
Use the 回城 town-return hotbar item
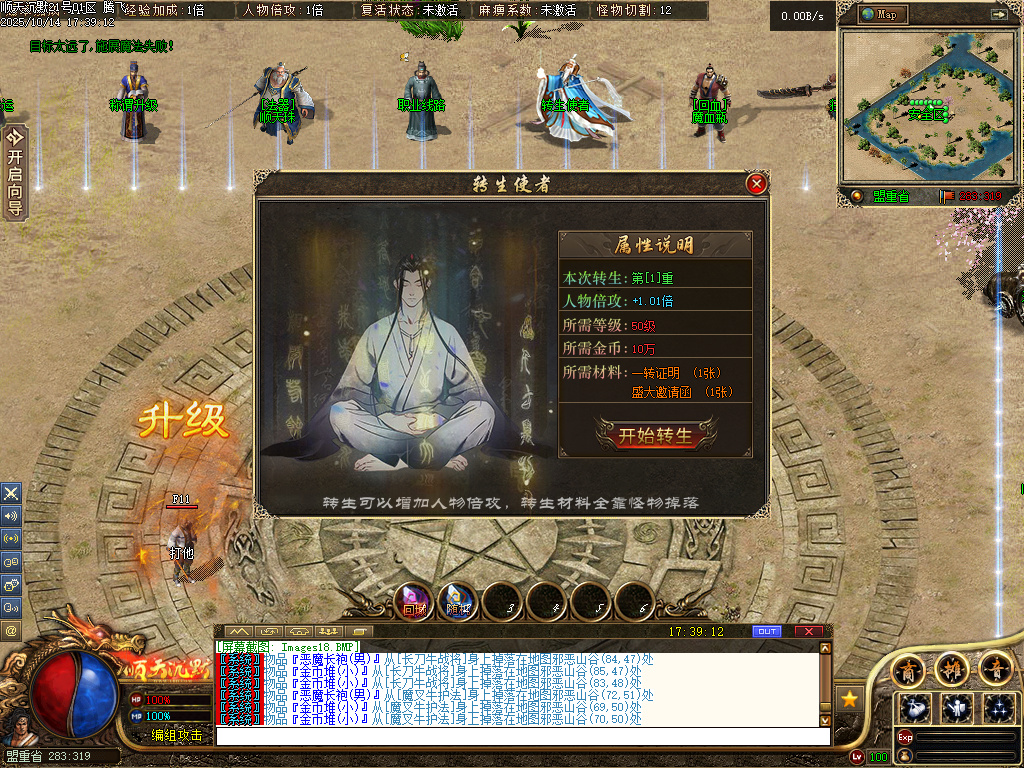(x=414, y=603)
